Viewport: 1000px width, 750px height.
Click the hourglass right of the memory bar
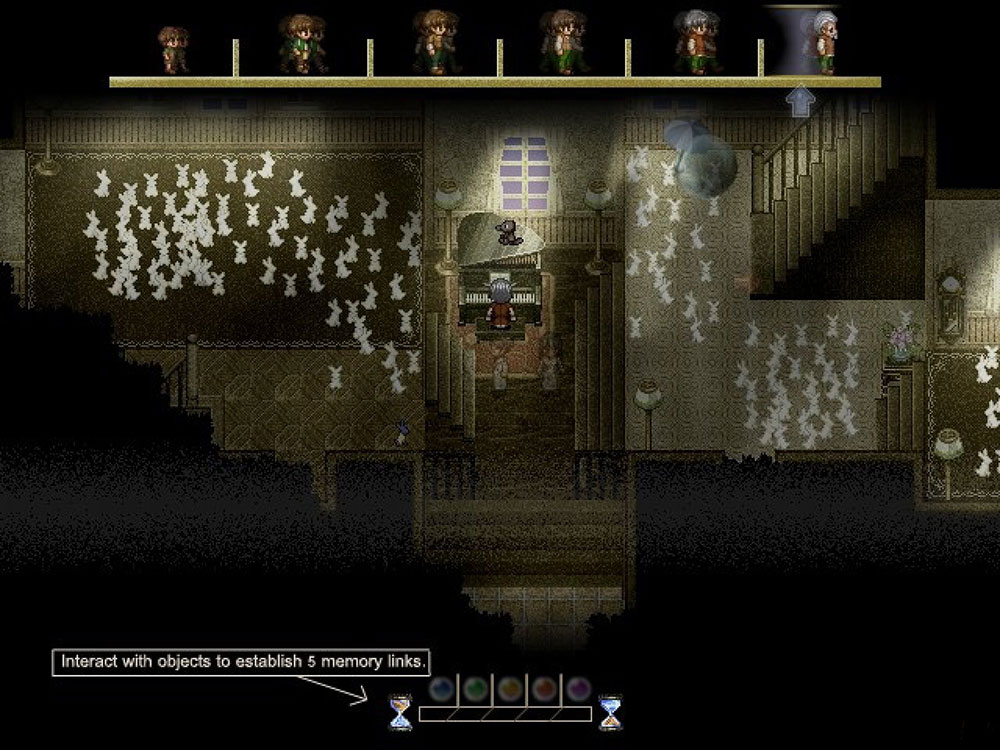[x=609, y=712]
